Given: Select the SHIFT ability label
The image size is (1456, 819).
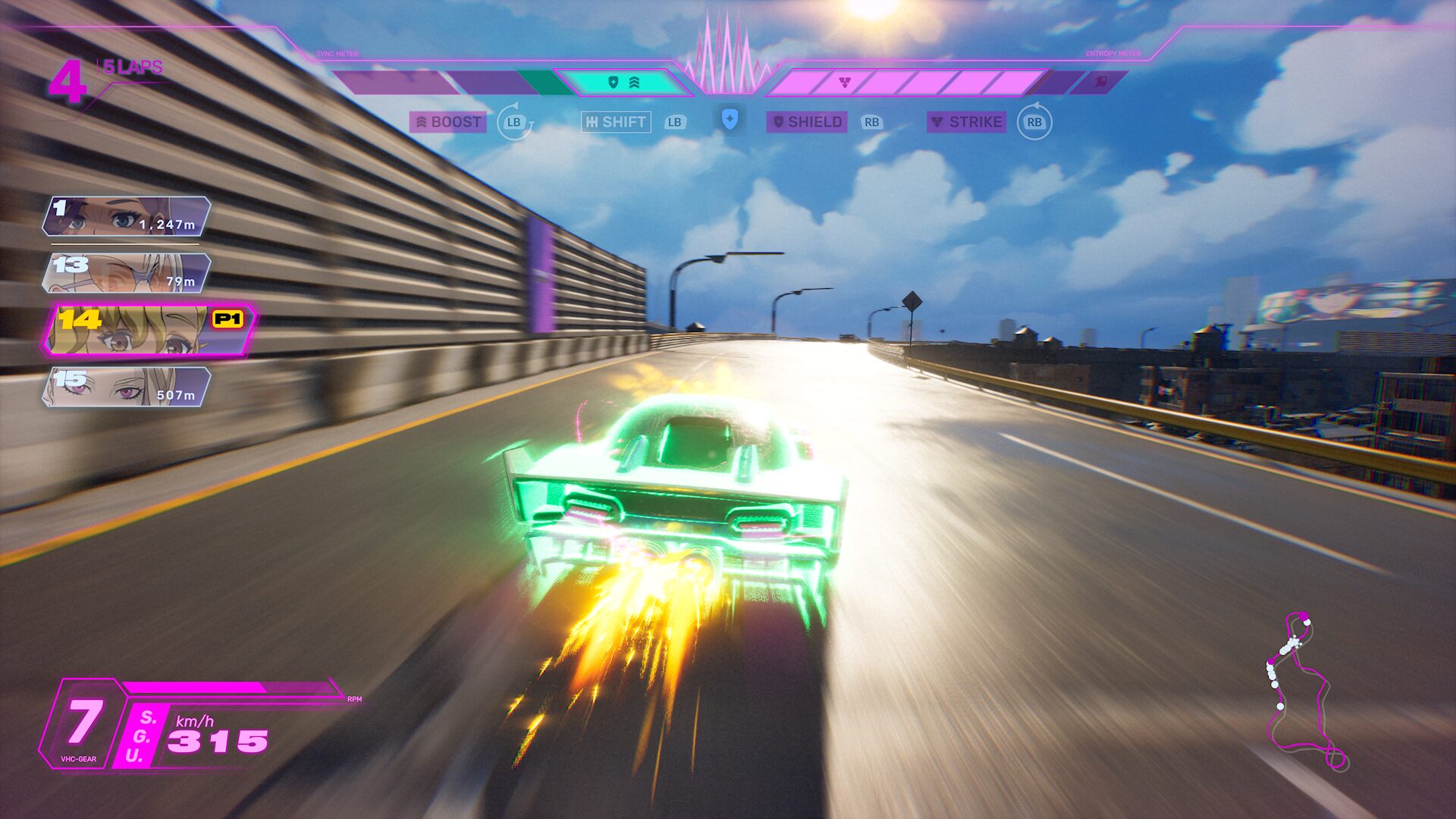Looking at the screenshot, I should [x=616, y=122].
